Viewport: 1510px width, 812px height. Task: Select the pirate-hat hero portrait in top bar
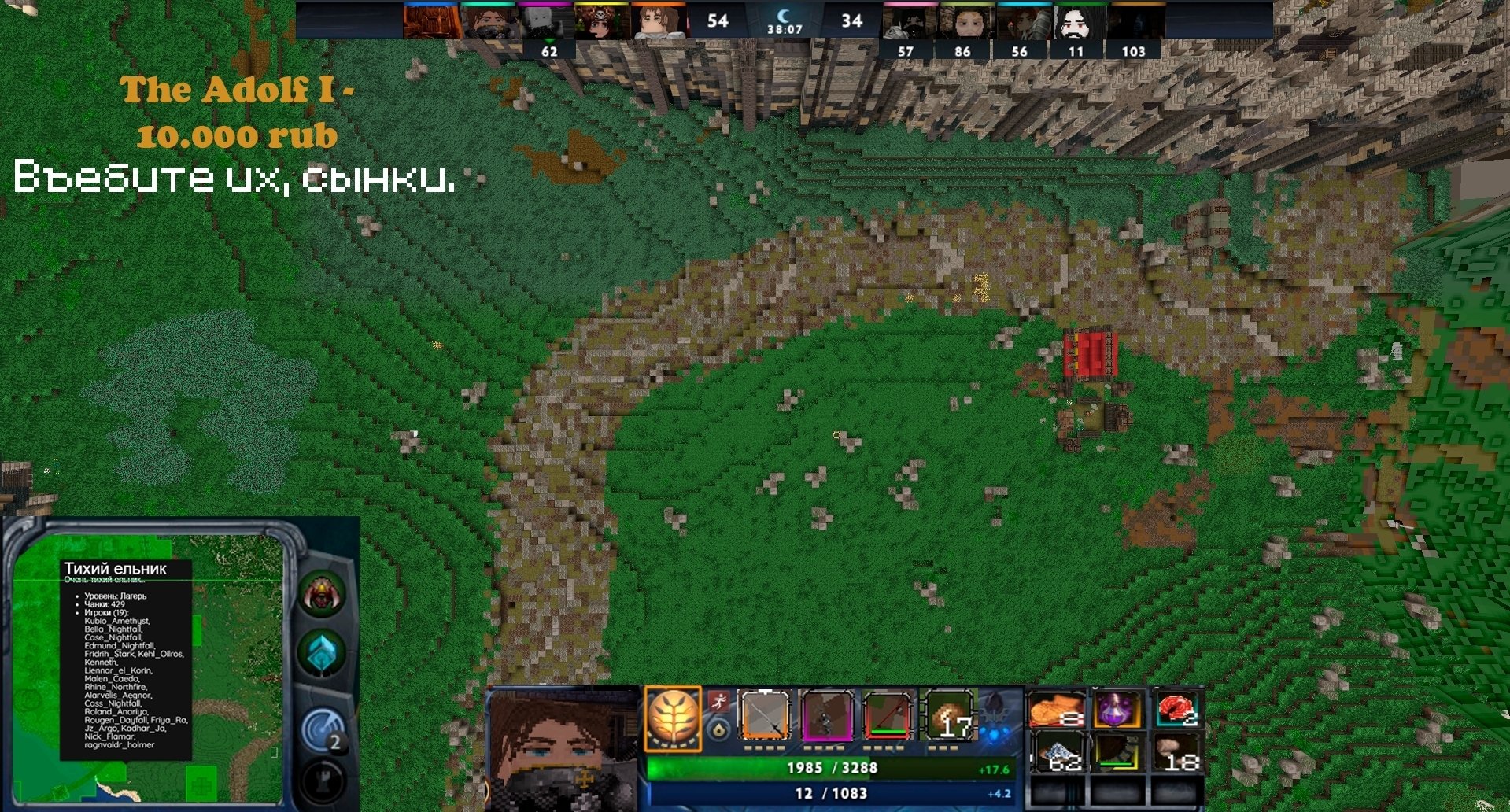coord(601,23)
